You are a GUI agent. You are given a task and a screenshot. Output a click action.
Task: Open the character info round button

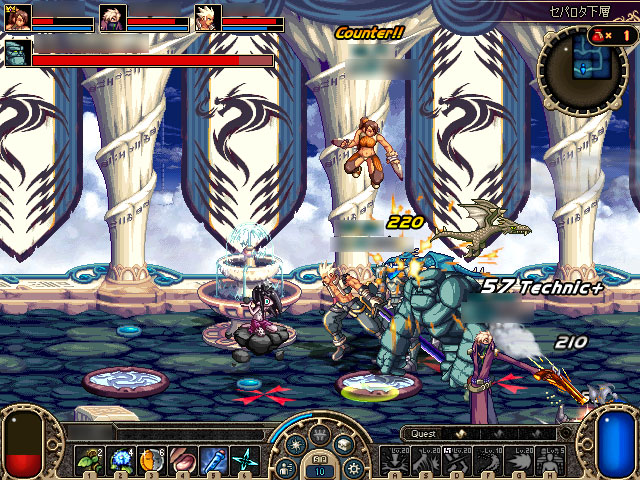pos(284,468)
